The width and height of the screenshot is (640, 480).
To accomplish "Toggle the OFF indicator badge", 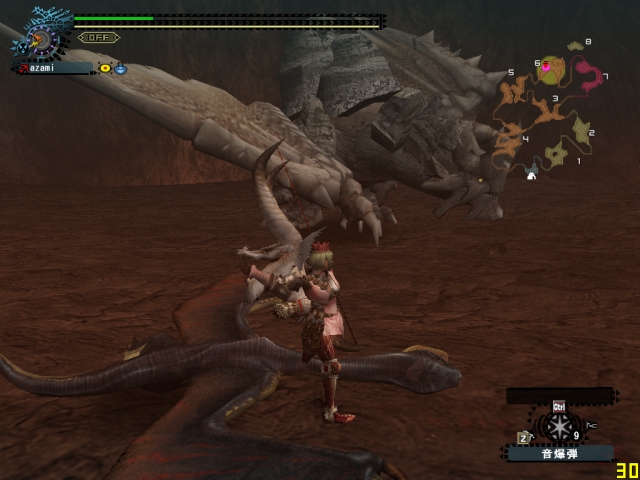I will click(98, 38).
